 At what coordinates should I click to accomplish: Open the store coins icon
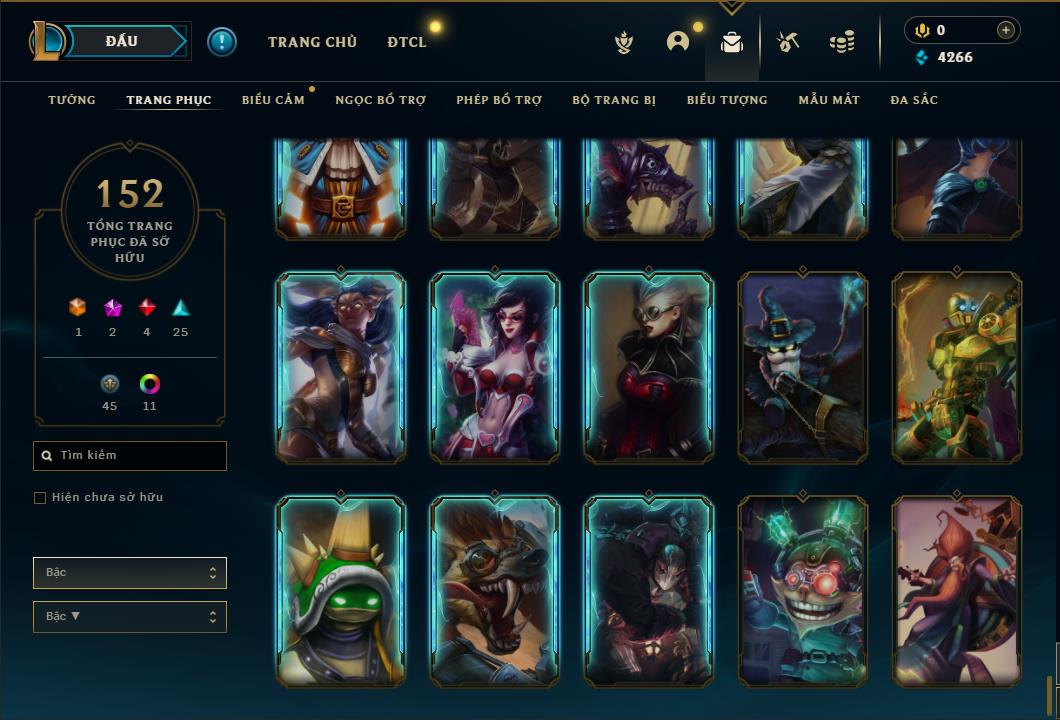[x=842, y=42]
